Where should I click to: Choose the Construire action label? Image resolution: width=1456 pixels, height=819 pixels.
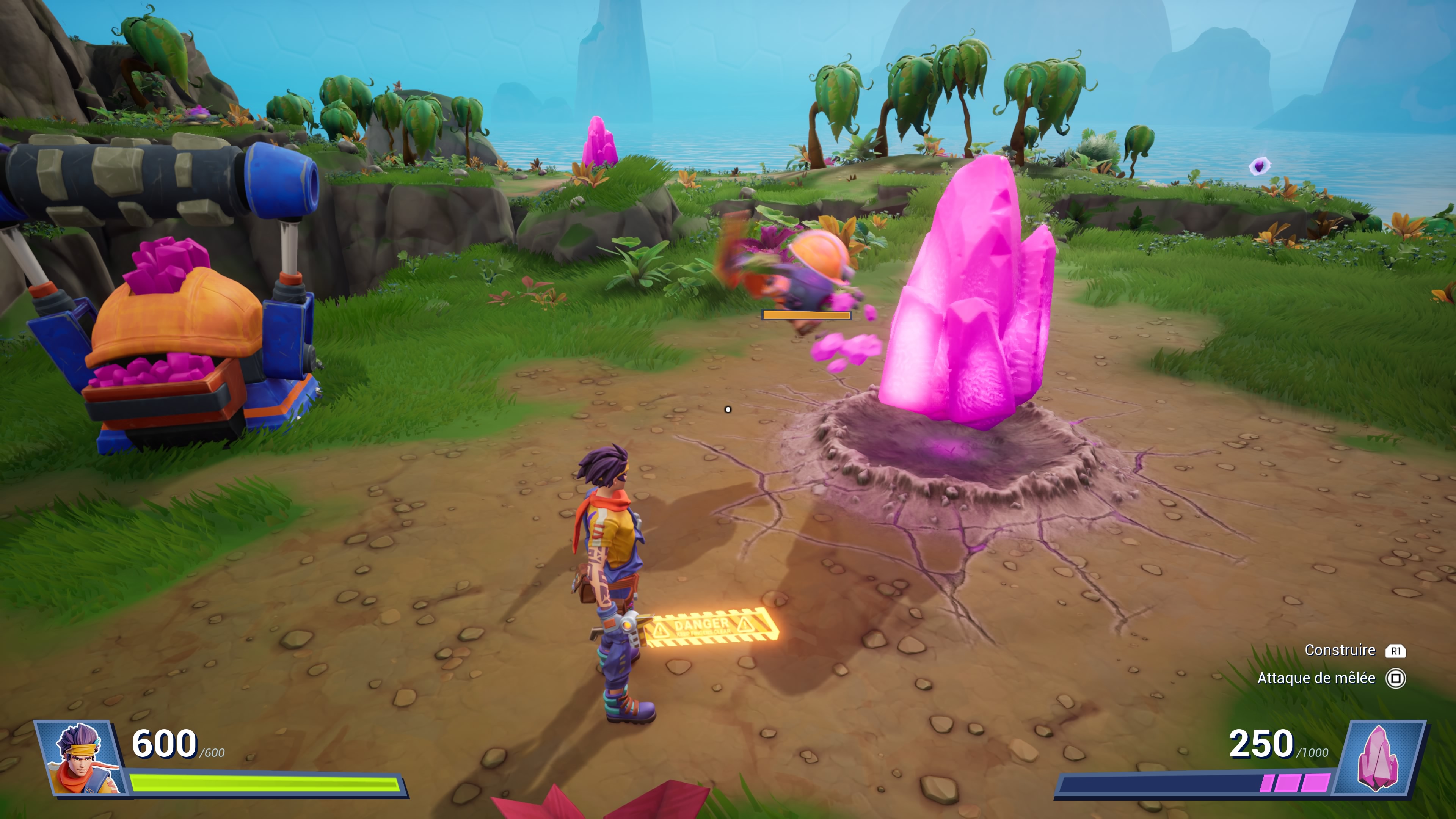(1340, 651)
